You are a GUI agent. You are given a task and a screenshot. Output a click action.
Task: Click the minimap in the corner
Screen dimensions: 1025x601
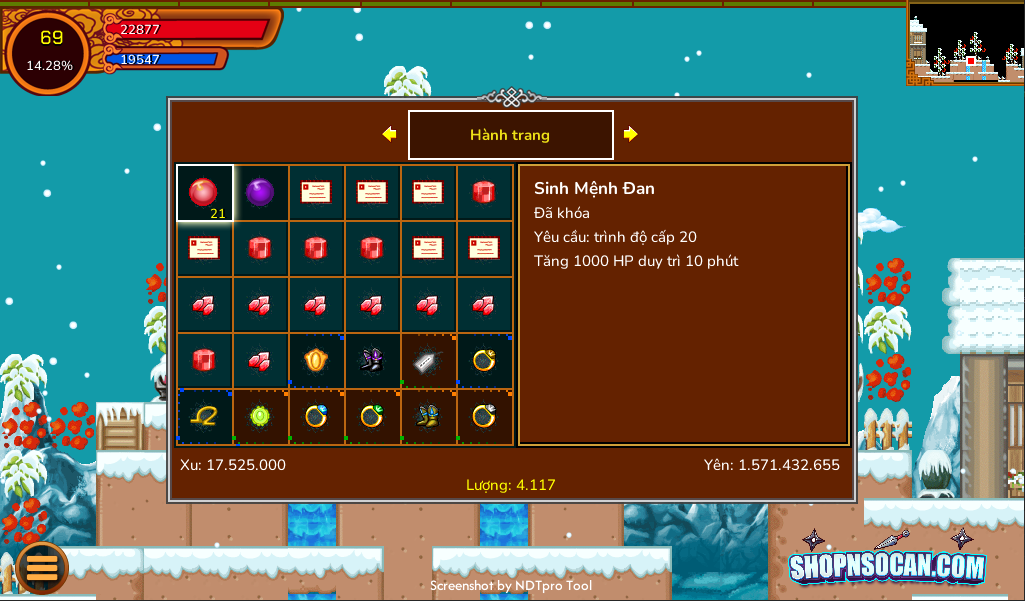[x=965, y=42]
